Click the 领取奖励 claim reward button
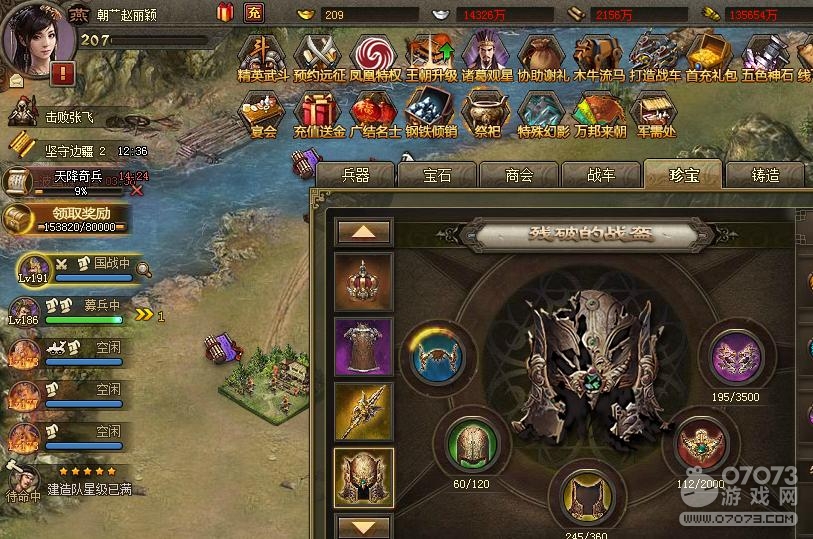The image size is (813, 539). pos(67,218)
